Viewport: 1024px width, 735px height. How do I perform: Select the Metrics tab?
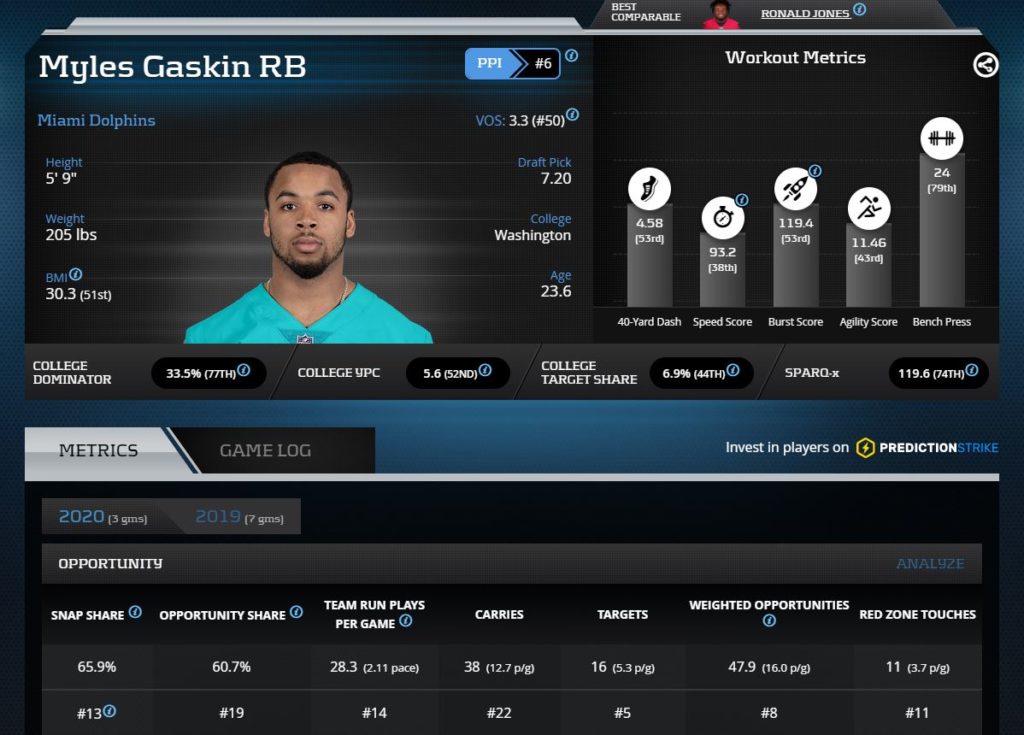click(x=98, y=450)
